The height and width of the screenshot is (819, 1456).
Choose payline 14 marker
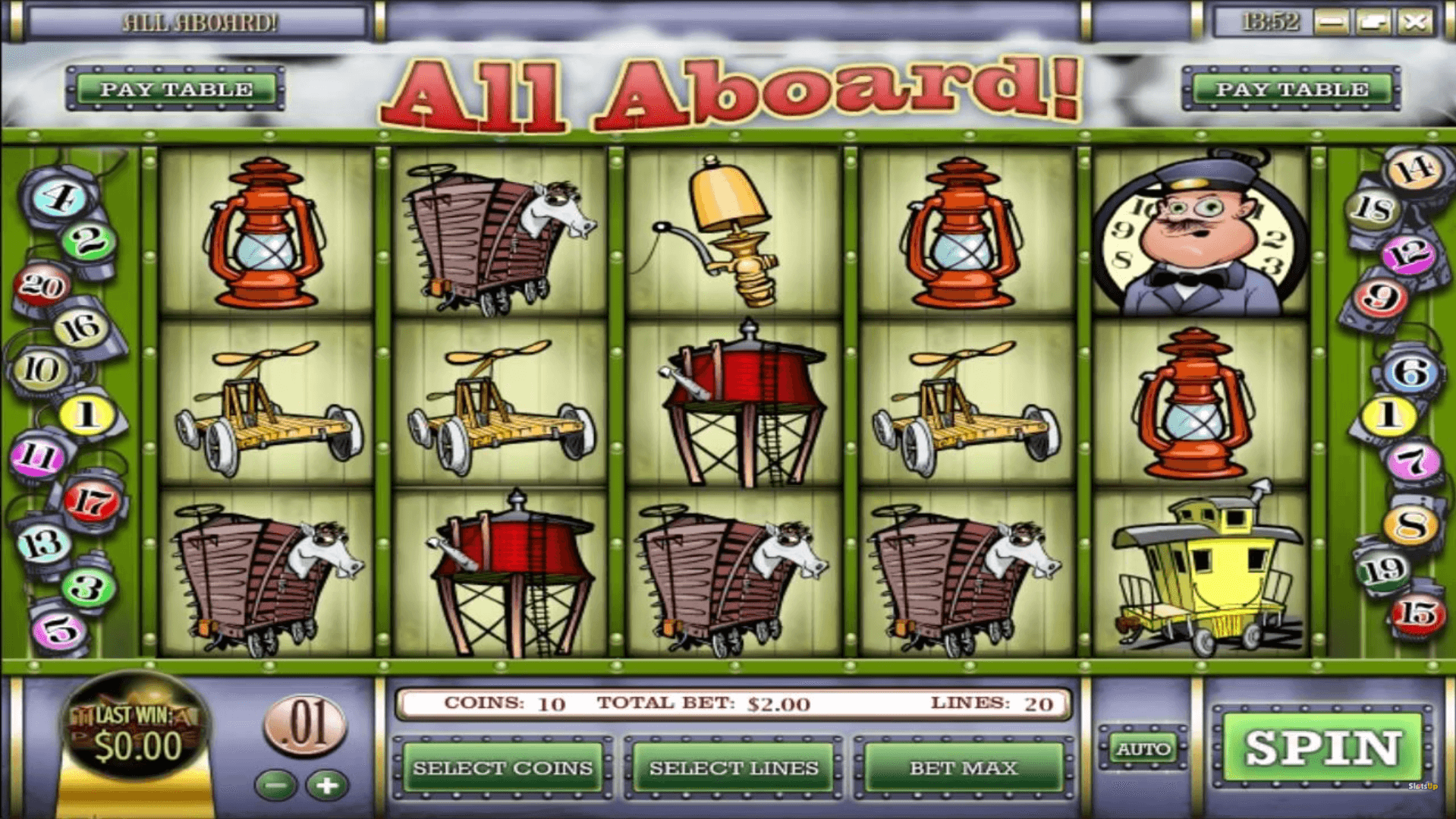coord(1415,170)
